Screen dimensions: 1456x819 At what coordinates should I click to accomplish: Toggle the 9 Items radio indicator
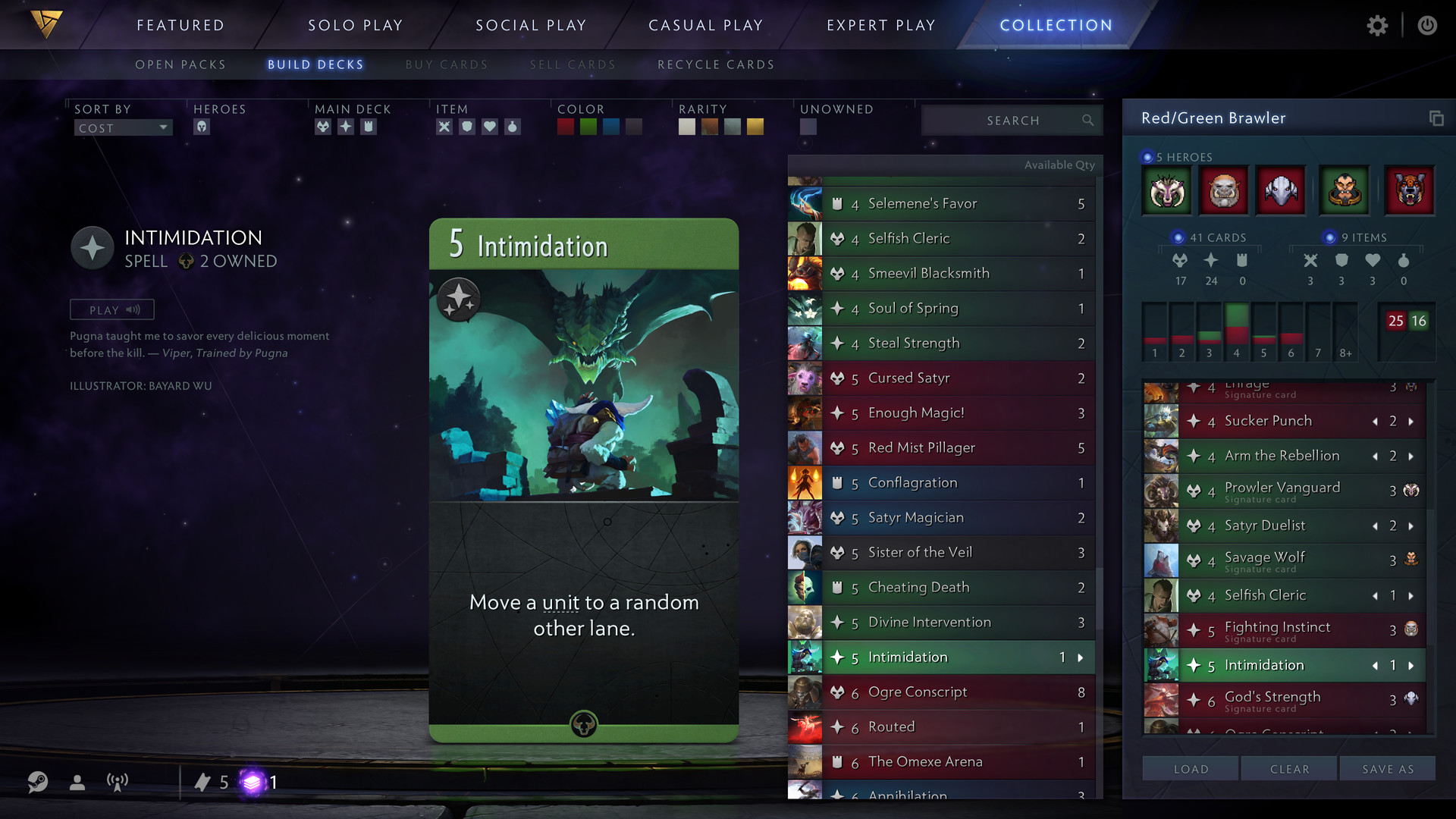pyautogui.click(x=1328, y=237)
